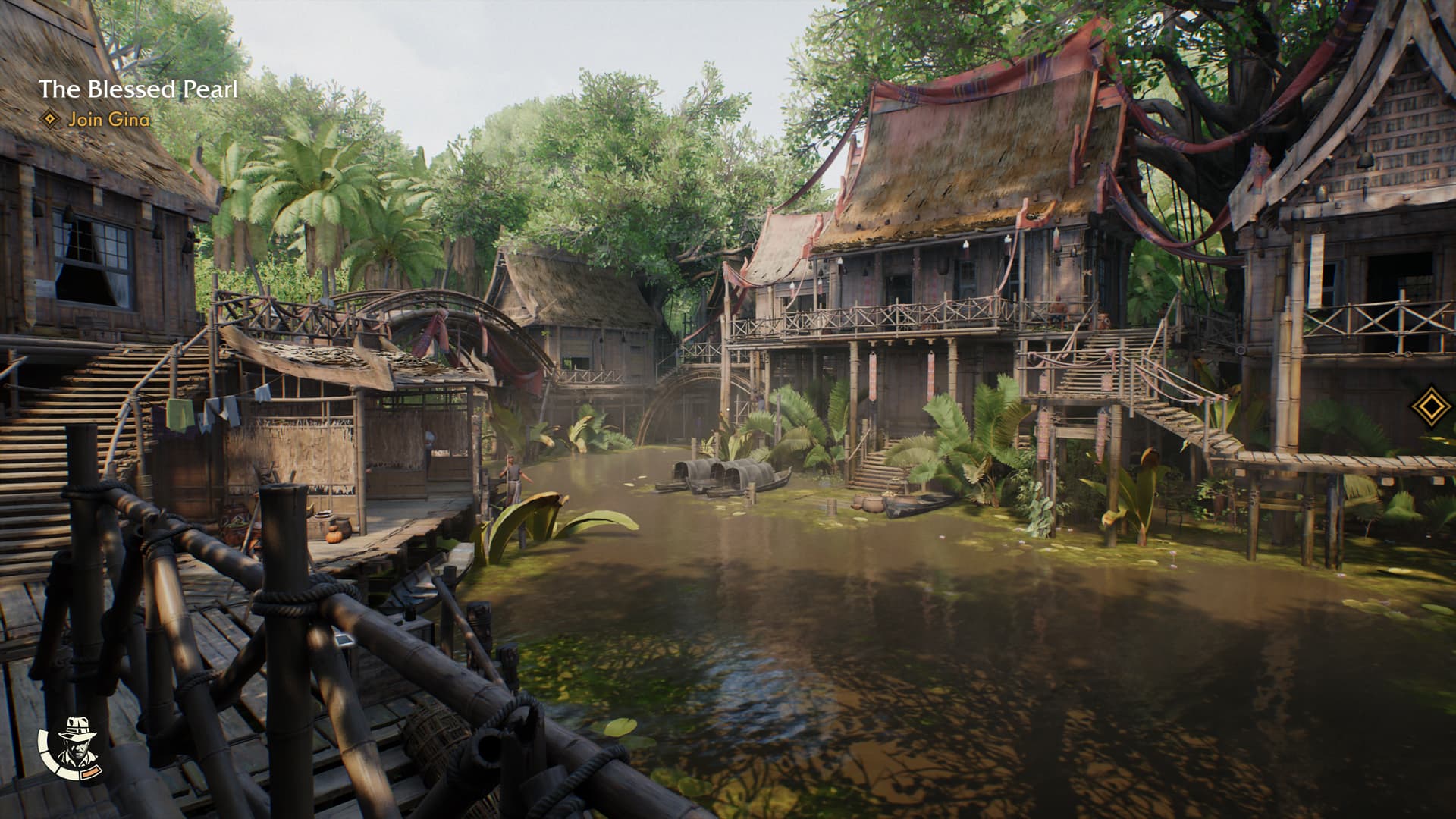Click the diamond objective waypoint marker

(x=1430, y=406)
